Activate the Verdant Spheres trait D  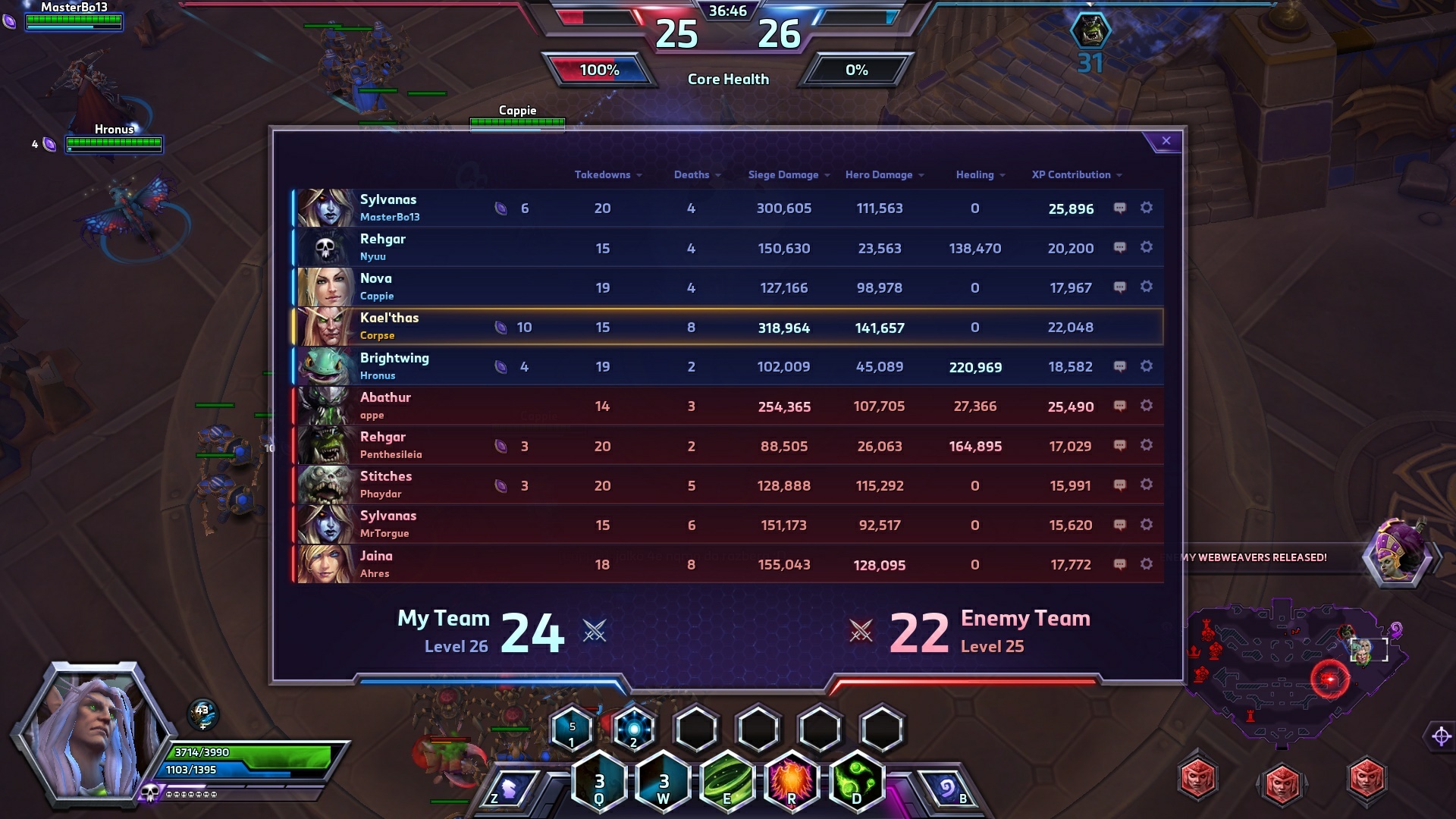857,782
